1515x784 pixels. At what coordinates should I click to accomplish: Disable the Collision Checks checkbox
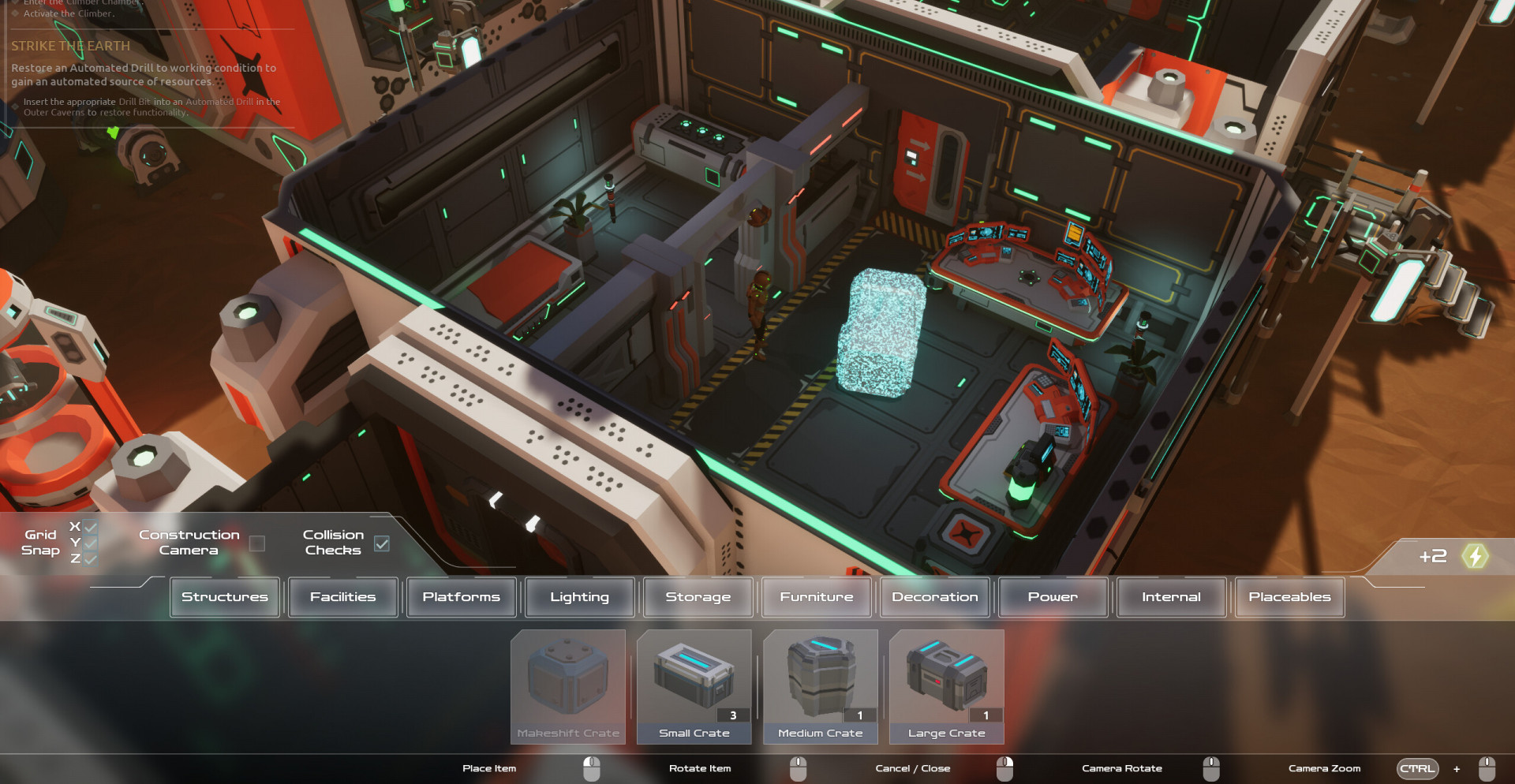(382, 543)
